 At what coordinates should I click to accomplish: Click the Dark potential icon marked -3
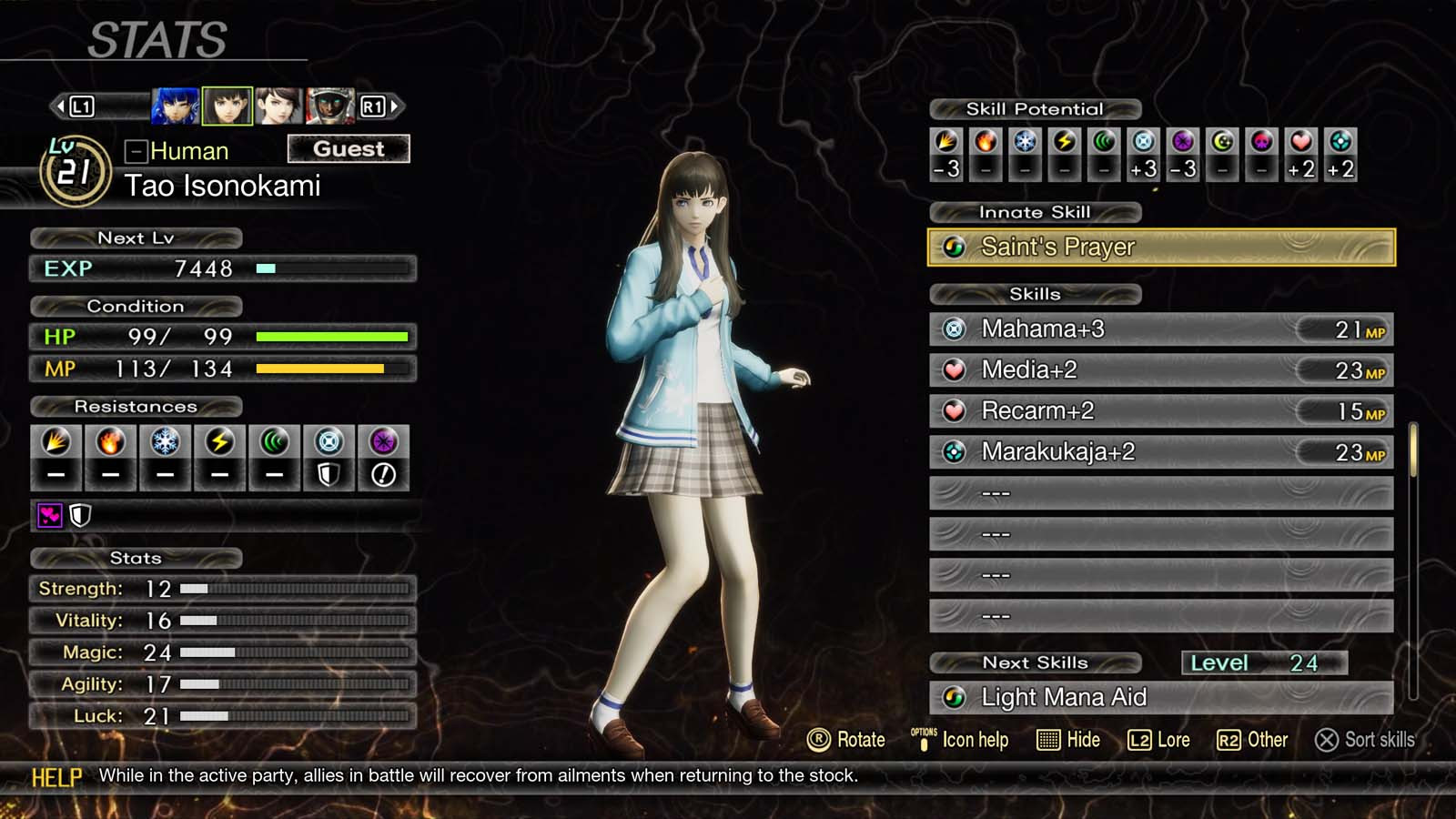(1184, 143)
